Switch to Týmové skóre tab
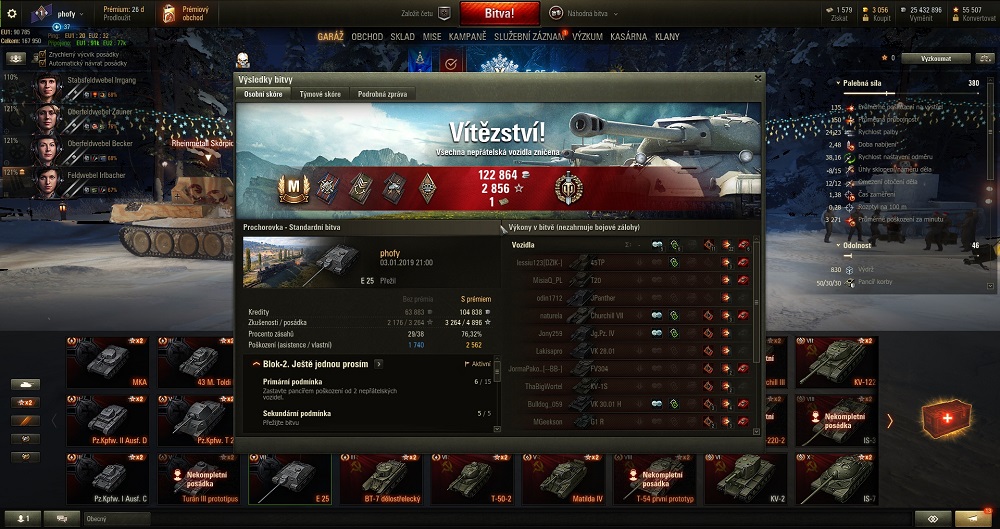Image resolution: width=1000 pixels, height=529 pixels. coord(320,94)
